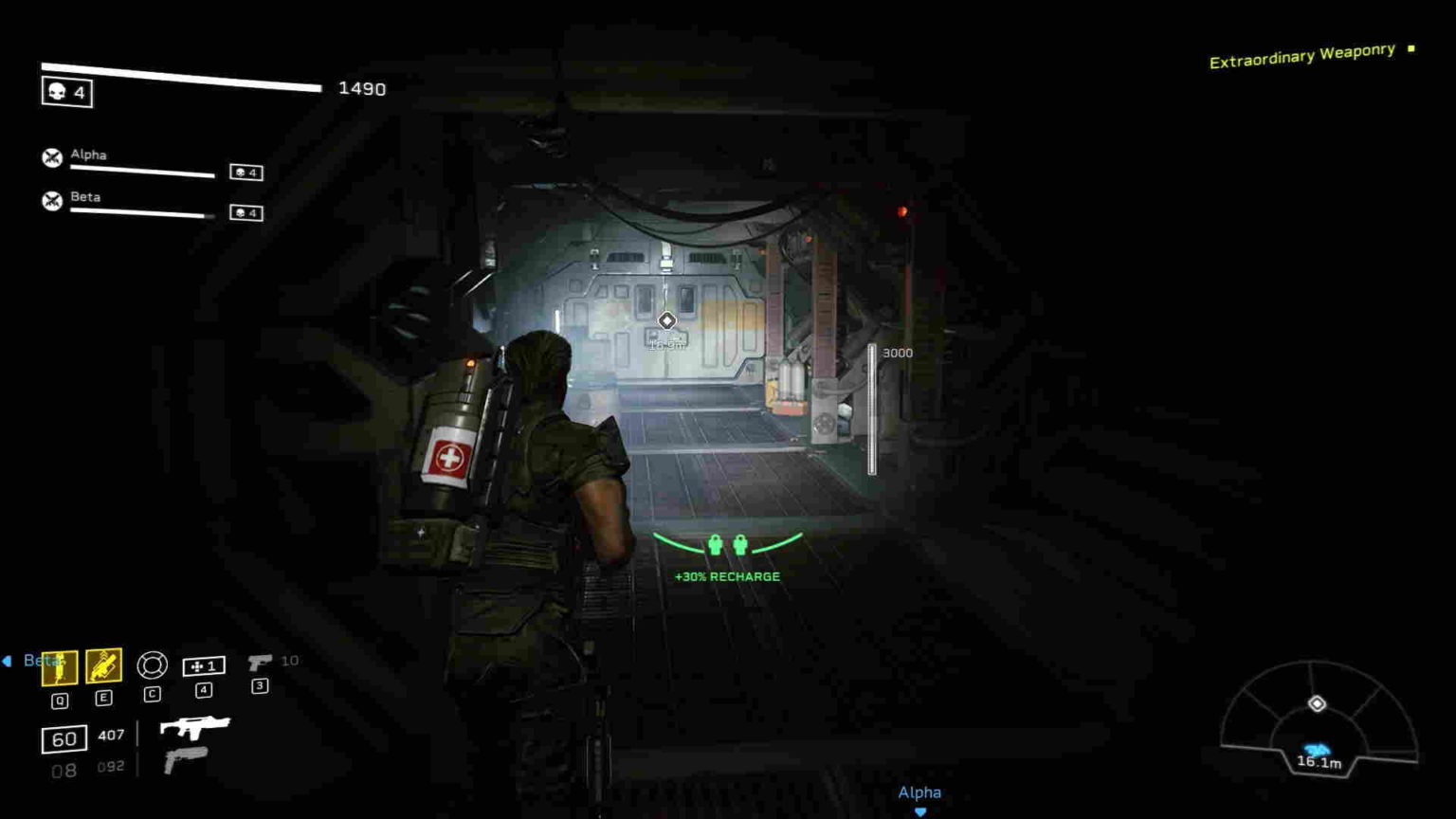Click Beta's crossed-weapons class icon
1456x819 pixels.
[50, 200]
